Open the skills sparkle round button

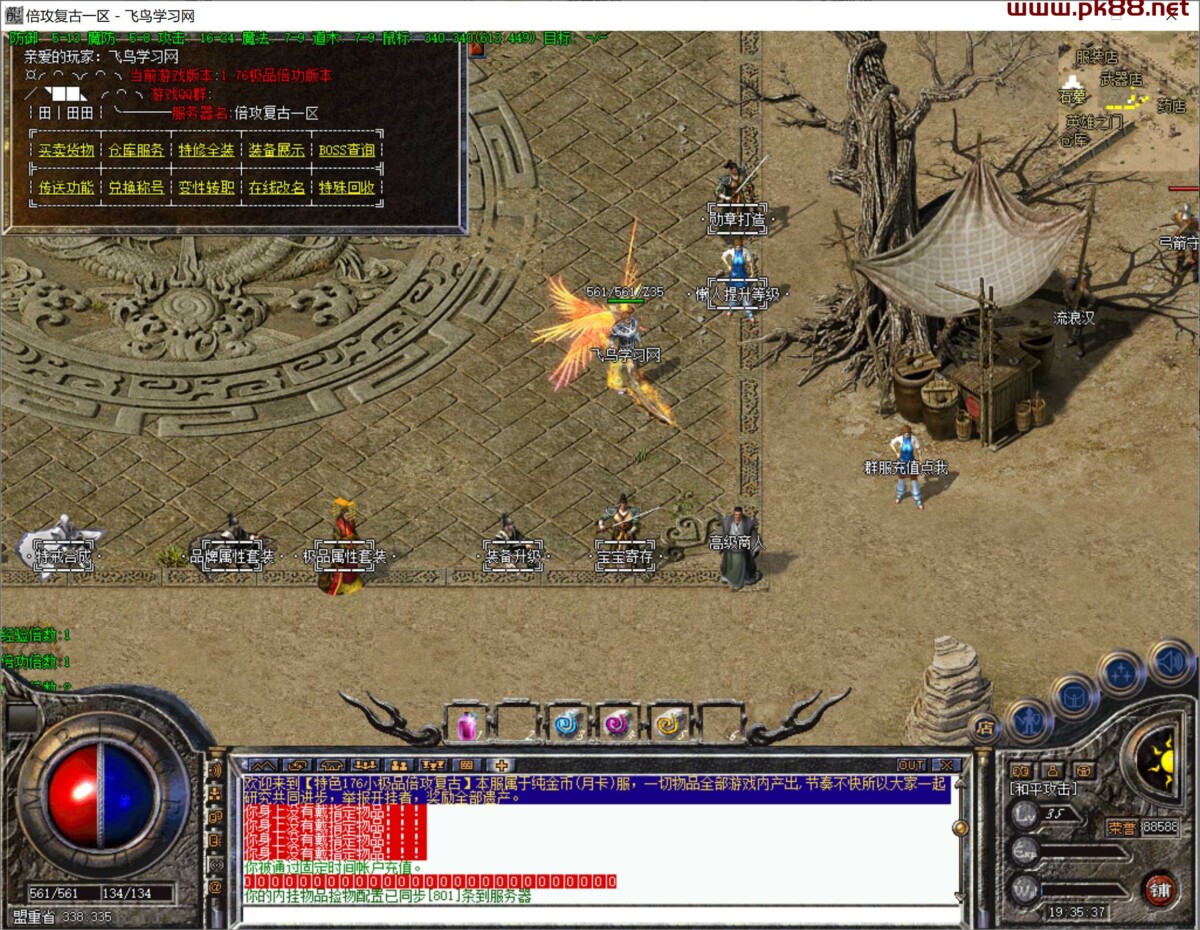point(1121,672)
